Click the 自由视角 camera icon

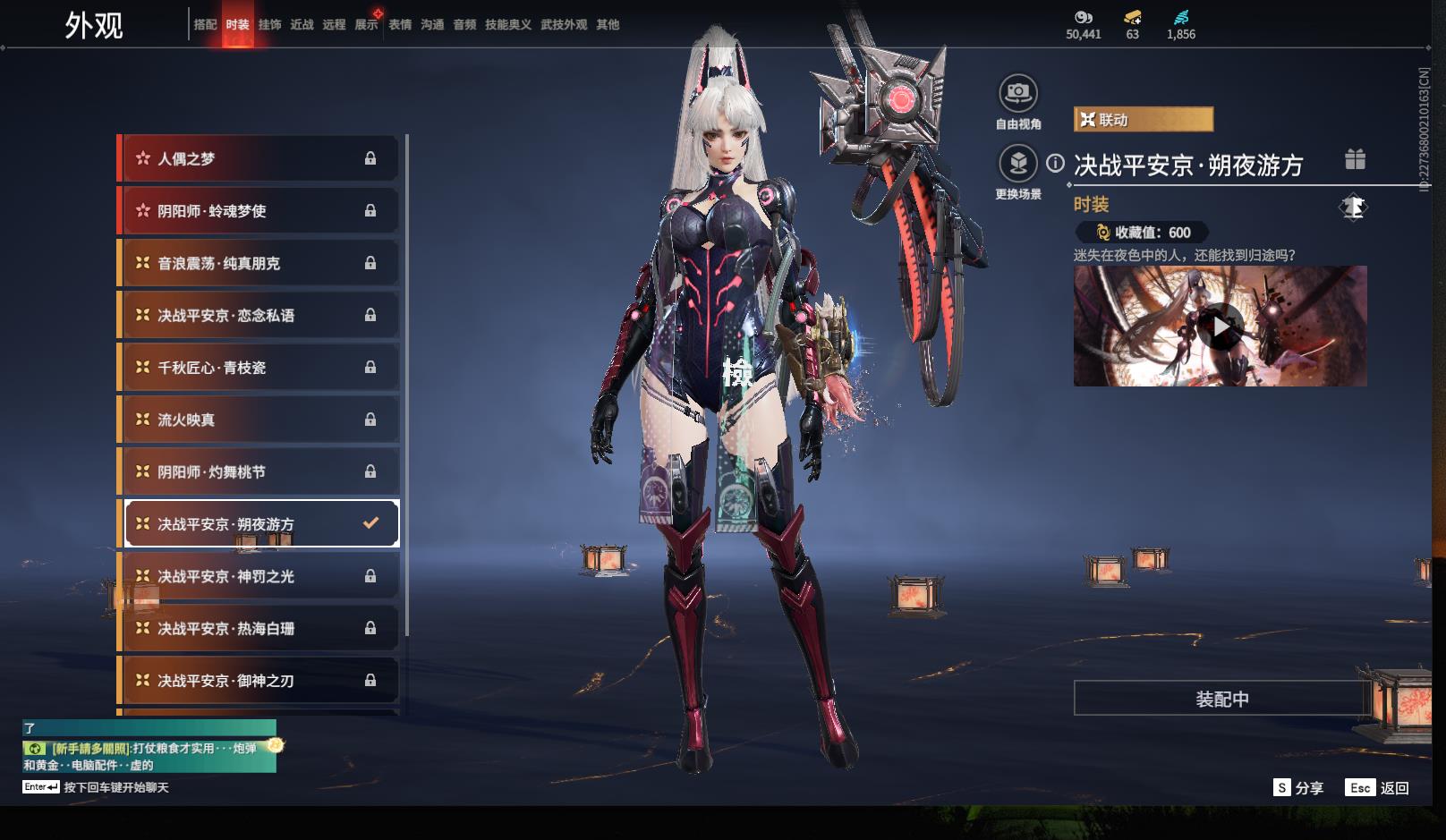[x=1017, y=93]
